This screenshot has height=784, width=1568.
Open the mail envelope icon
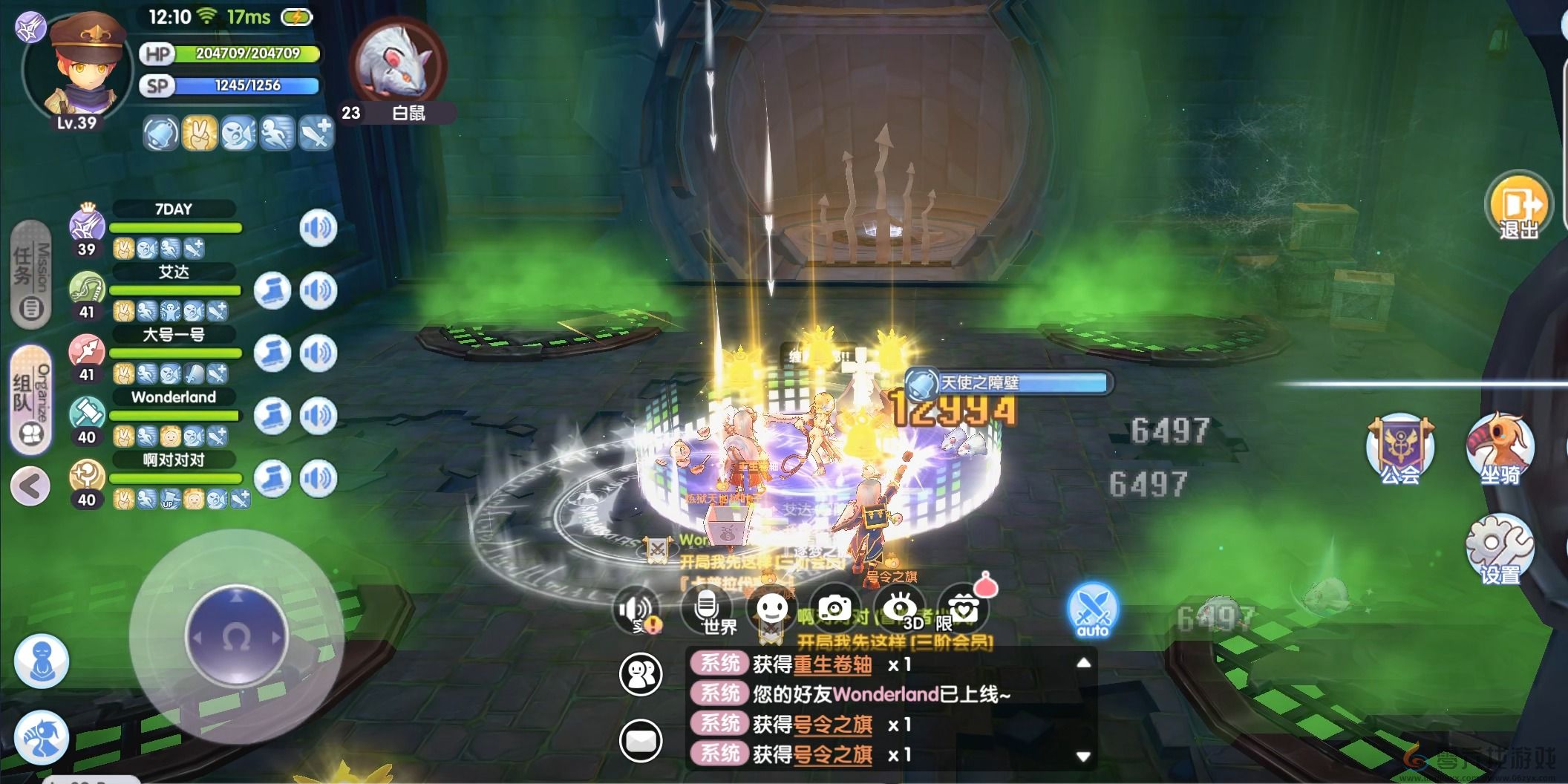[641, 740]
